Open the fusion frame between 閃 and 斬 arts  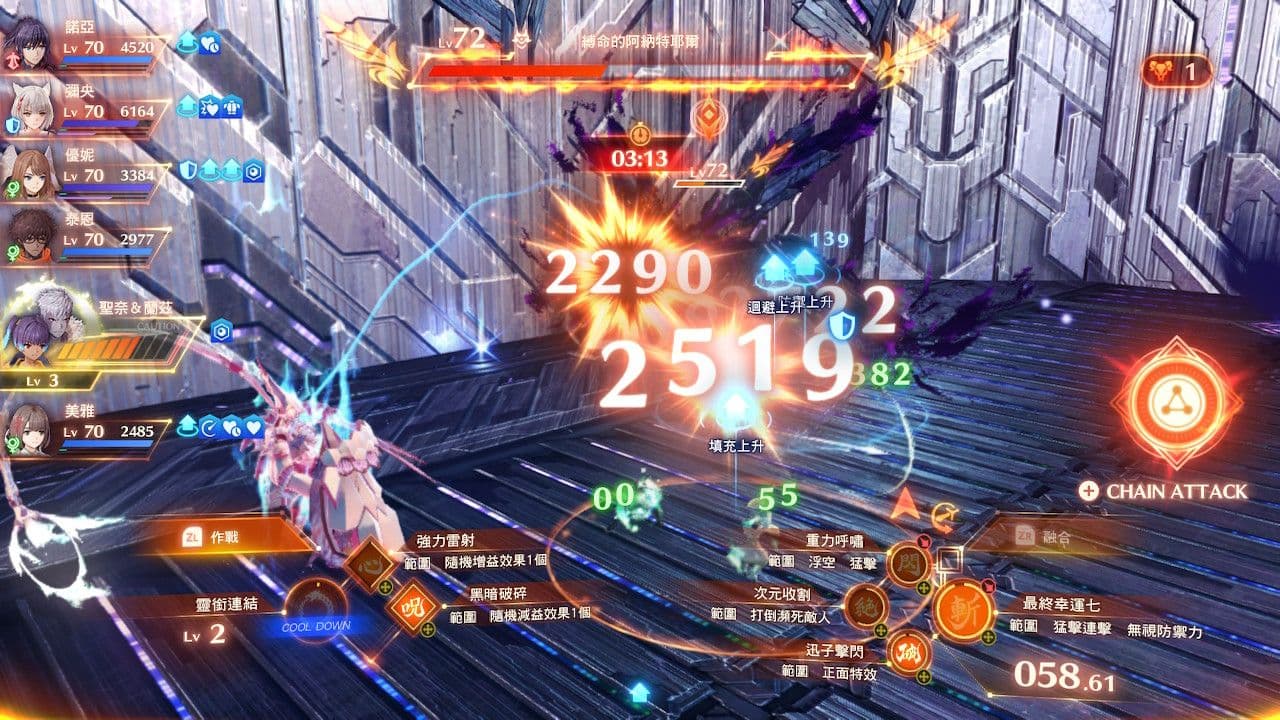(950, 558)
